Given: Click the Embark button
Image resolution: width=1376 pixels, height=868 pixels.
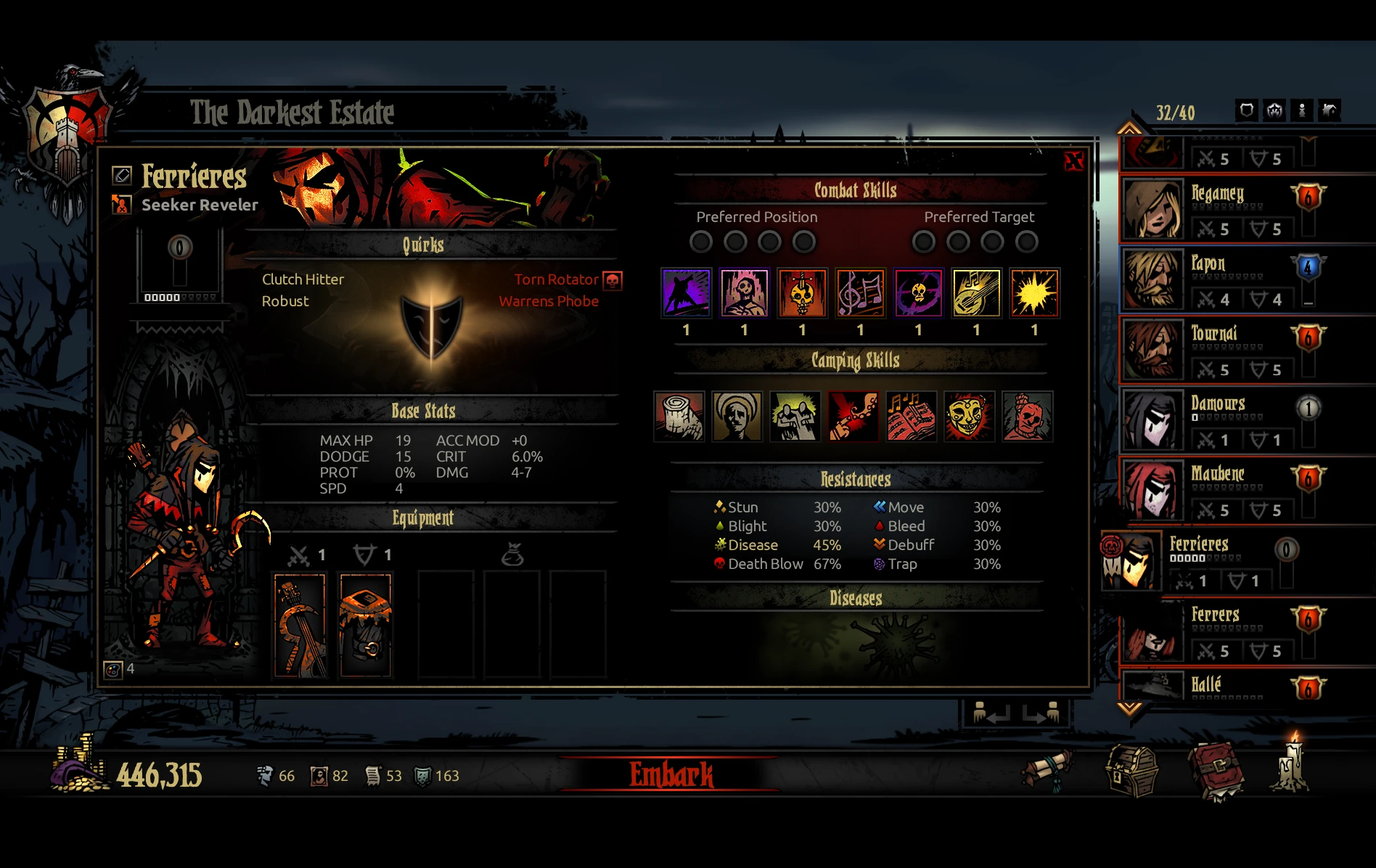Looking at the screenshot, I should (671, 774).
